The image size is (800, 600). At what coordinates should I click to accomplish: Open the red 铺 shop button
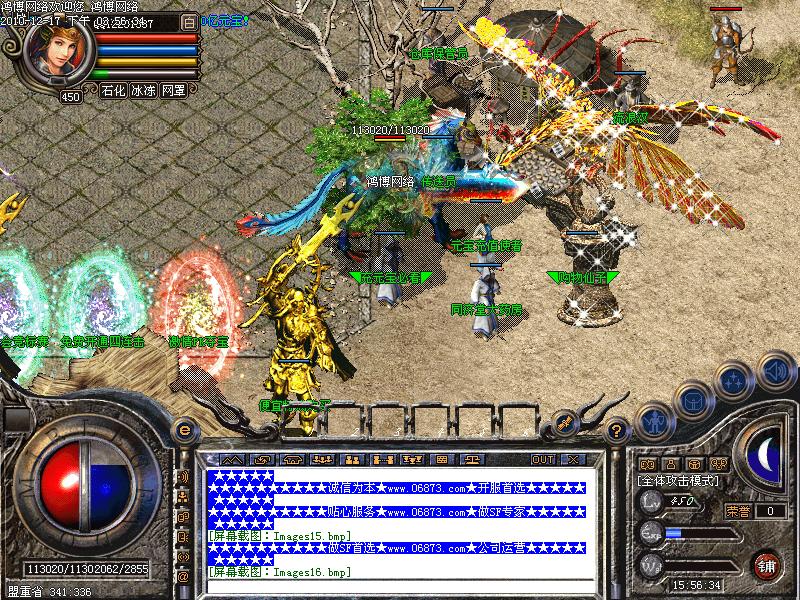[x=767, y=564]
